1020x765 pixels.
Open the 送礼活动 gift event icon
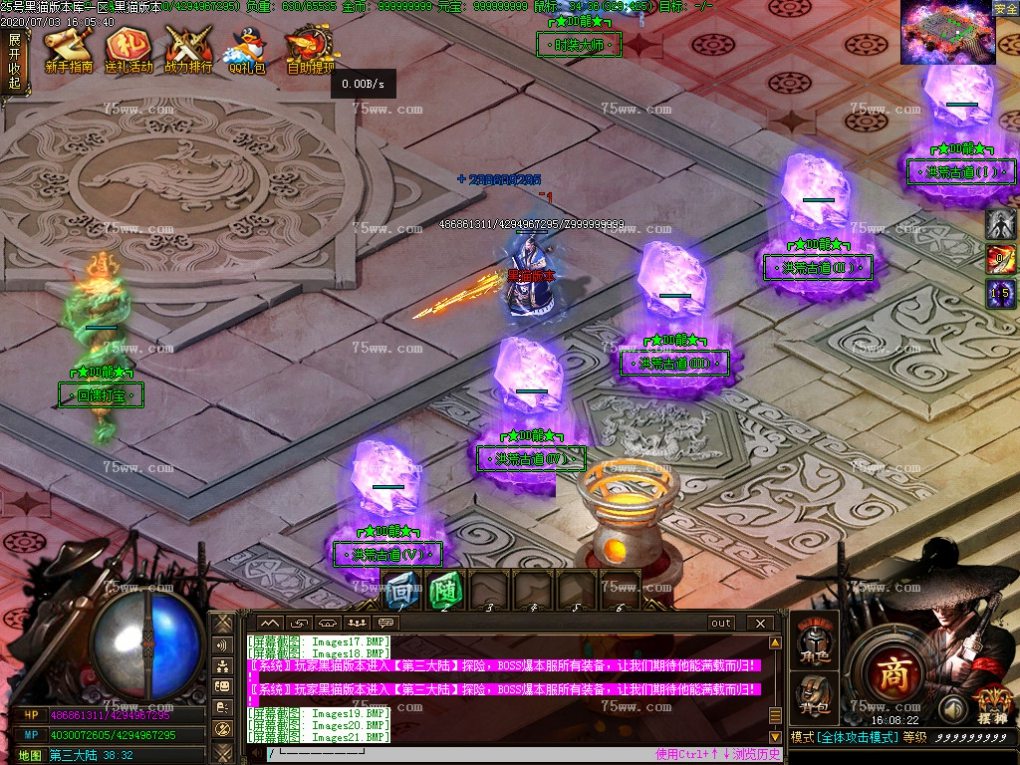point(129,49)
